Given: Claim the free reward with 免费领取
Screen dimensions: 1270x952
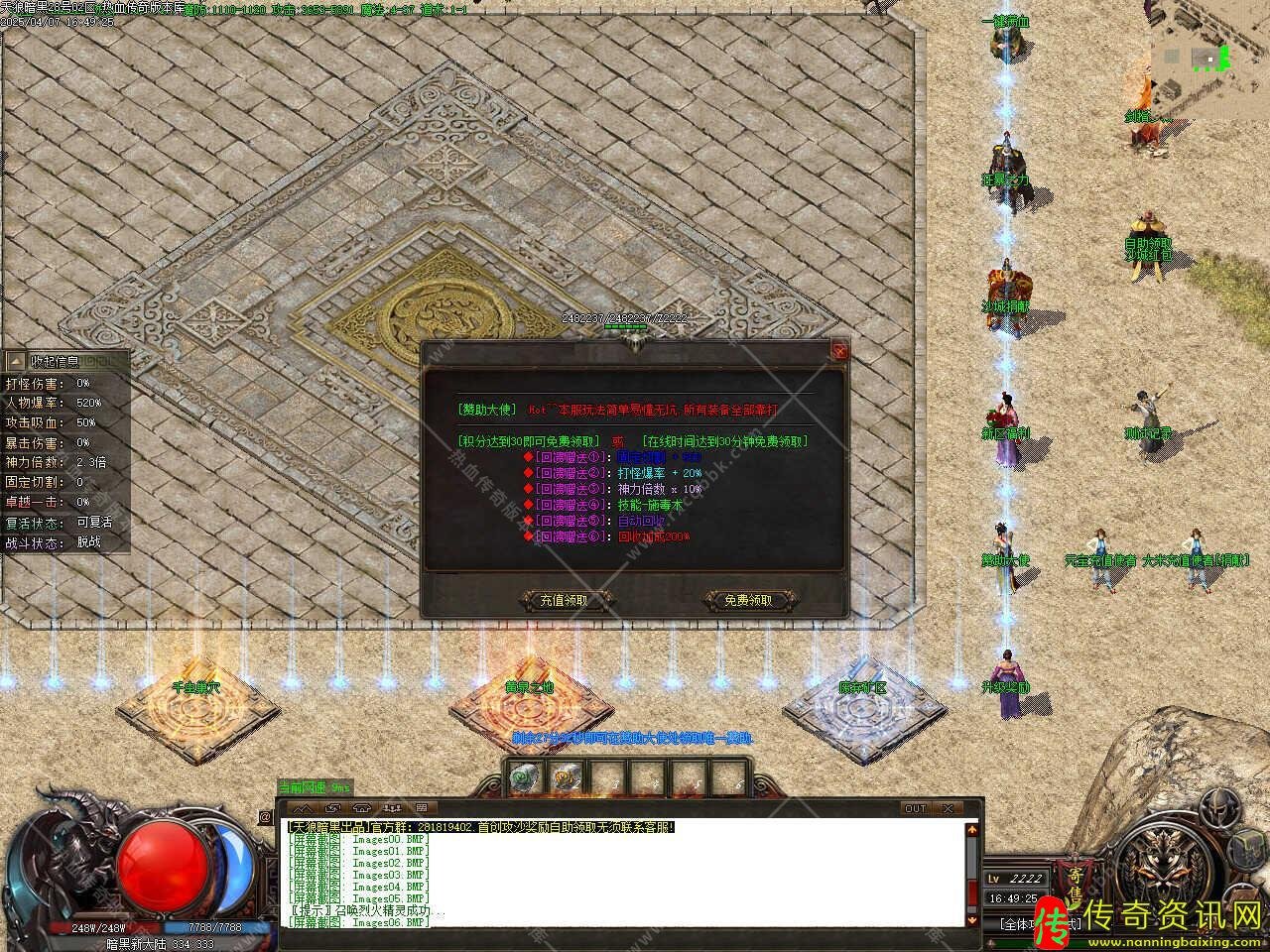Looking at the screenshot, I should 747,600.
